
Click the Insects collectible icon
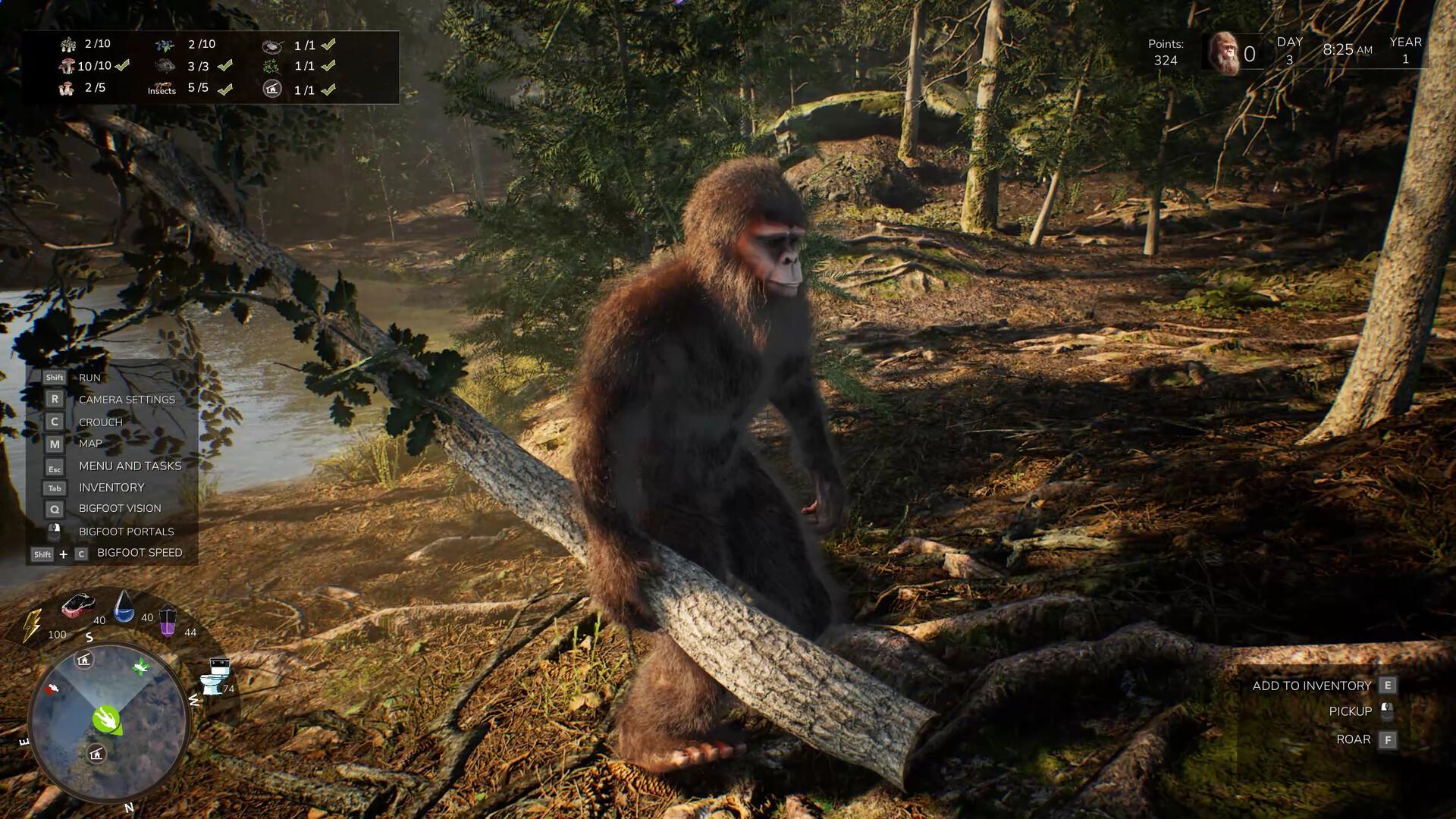tap(163, 87)
